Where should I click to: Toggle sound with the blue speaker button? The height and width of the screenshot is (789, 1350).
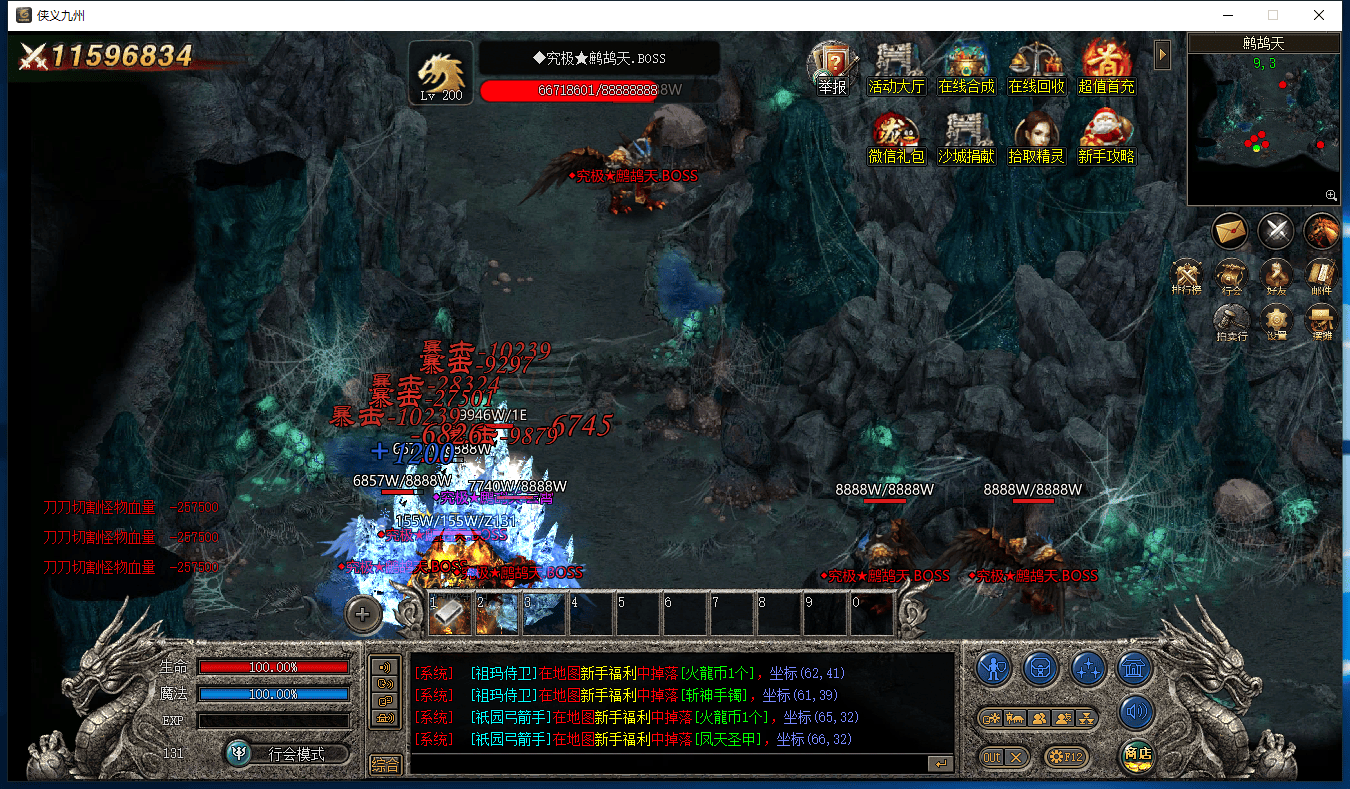pos(1137,713)
